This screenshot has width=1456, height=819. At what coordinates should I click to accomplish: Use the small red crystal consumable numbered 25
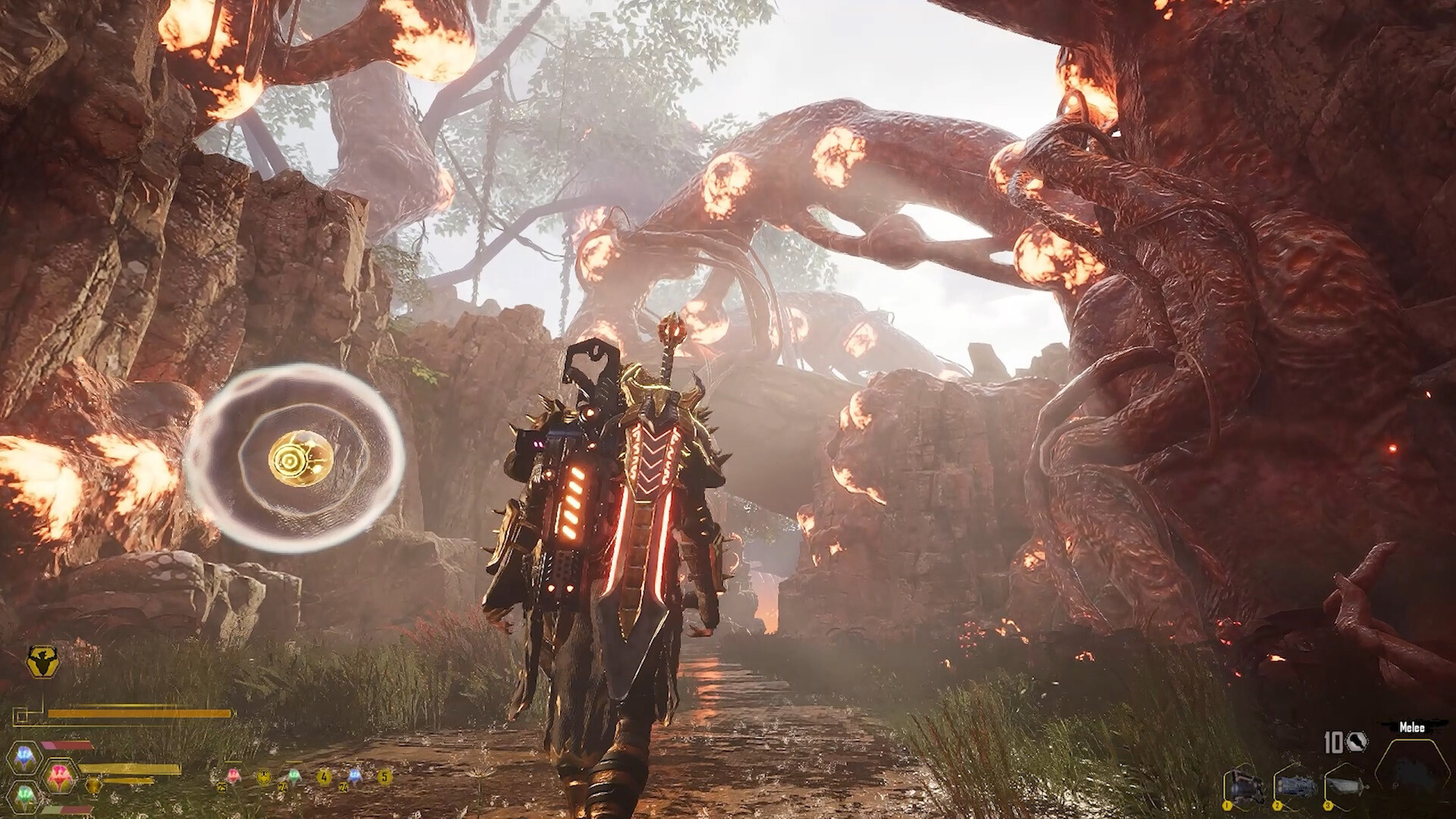[x=231, y=775]
